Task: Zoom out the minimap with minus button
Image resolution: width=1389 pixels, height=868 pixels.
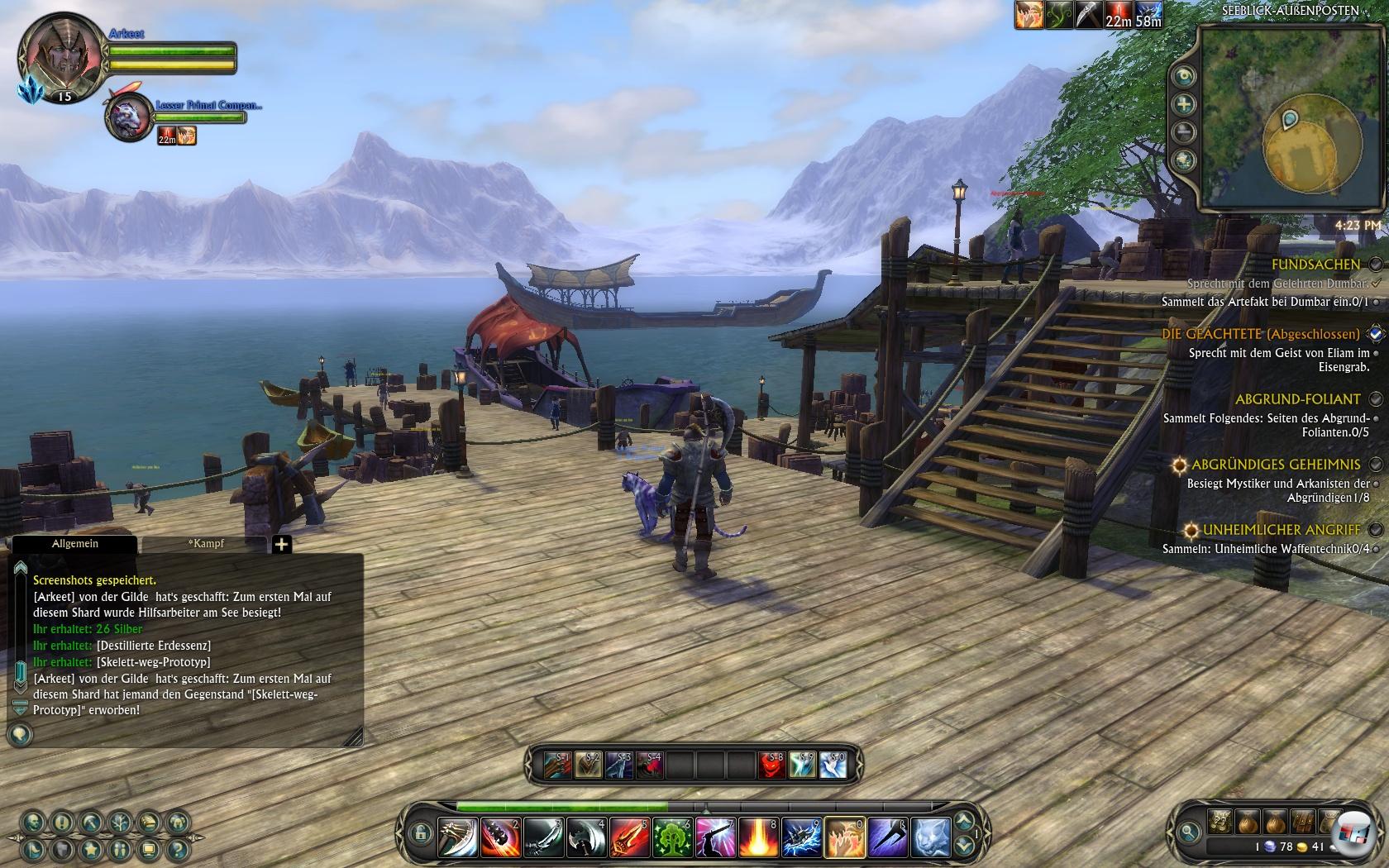Action: (x=1185, y=131)
